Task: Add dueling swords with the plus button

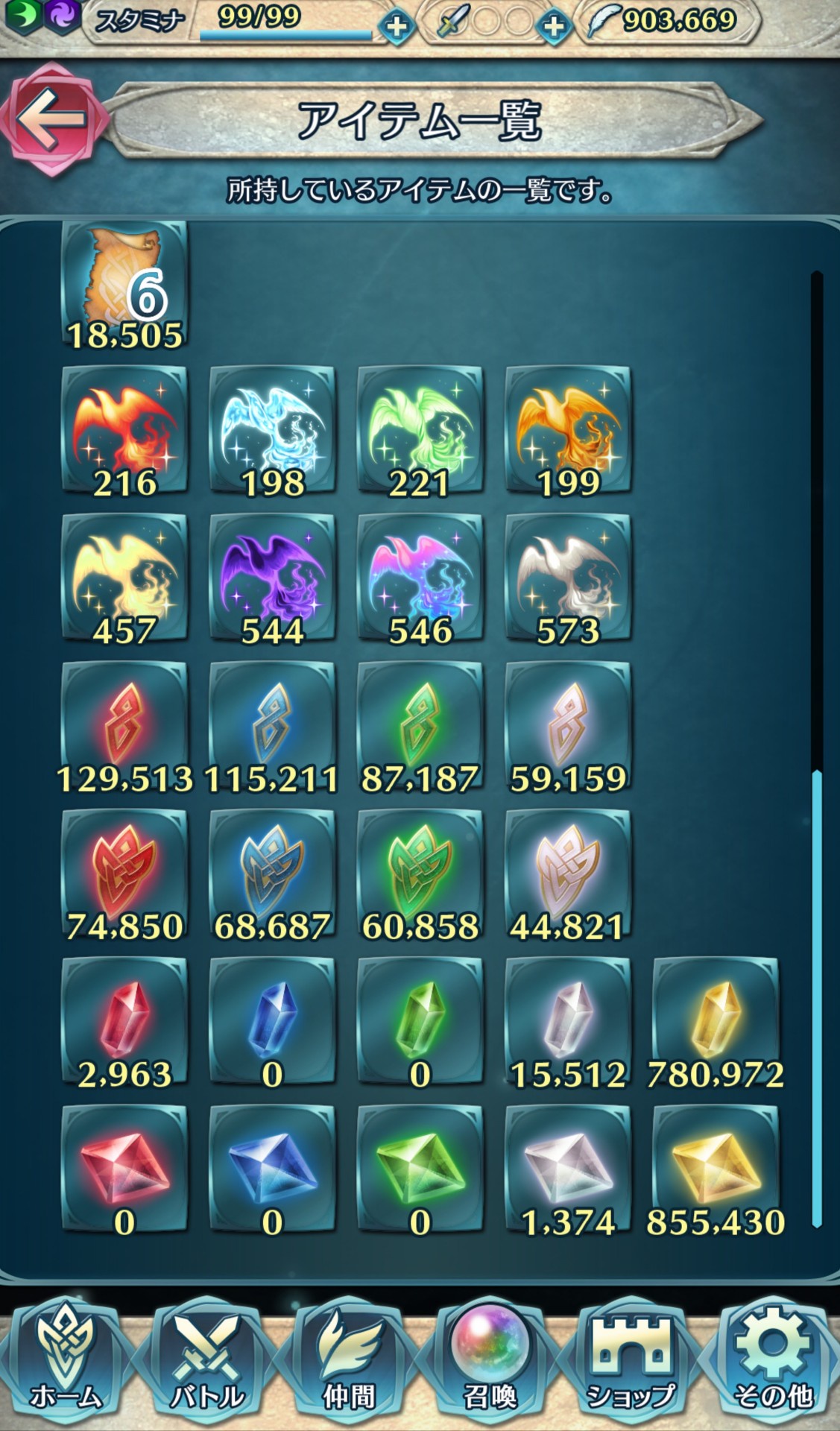Action: [553, 27]
